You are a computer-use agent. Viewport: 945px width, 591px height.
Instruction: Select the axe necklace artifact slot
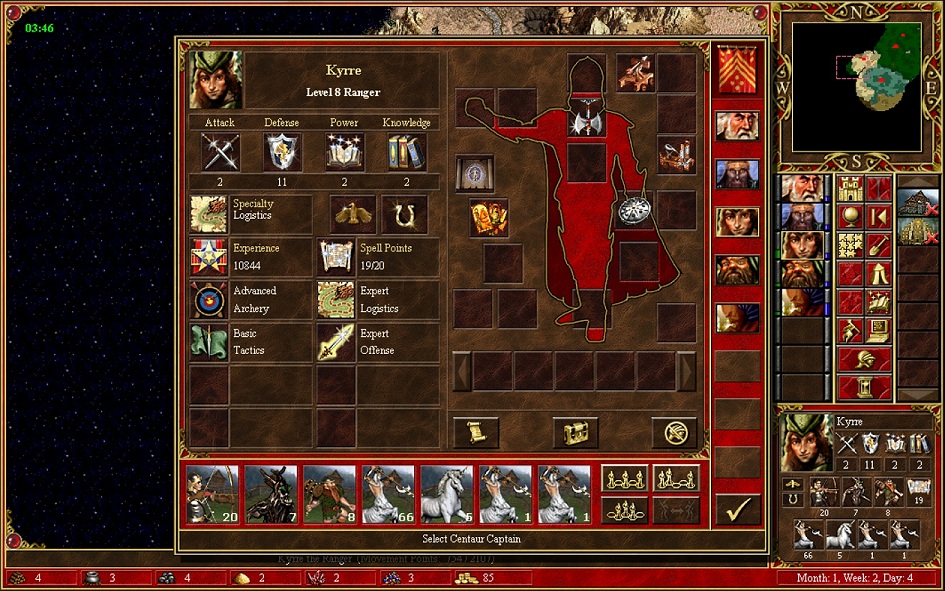point(586,120)
